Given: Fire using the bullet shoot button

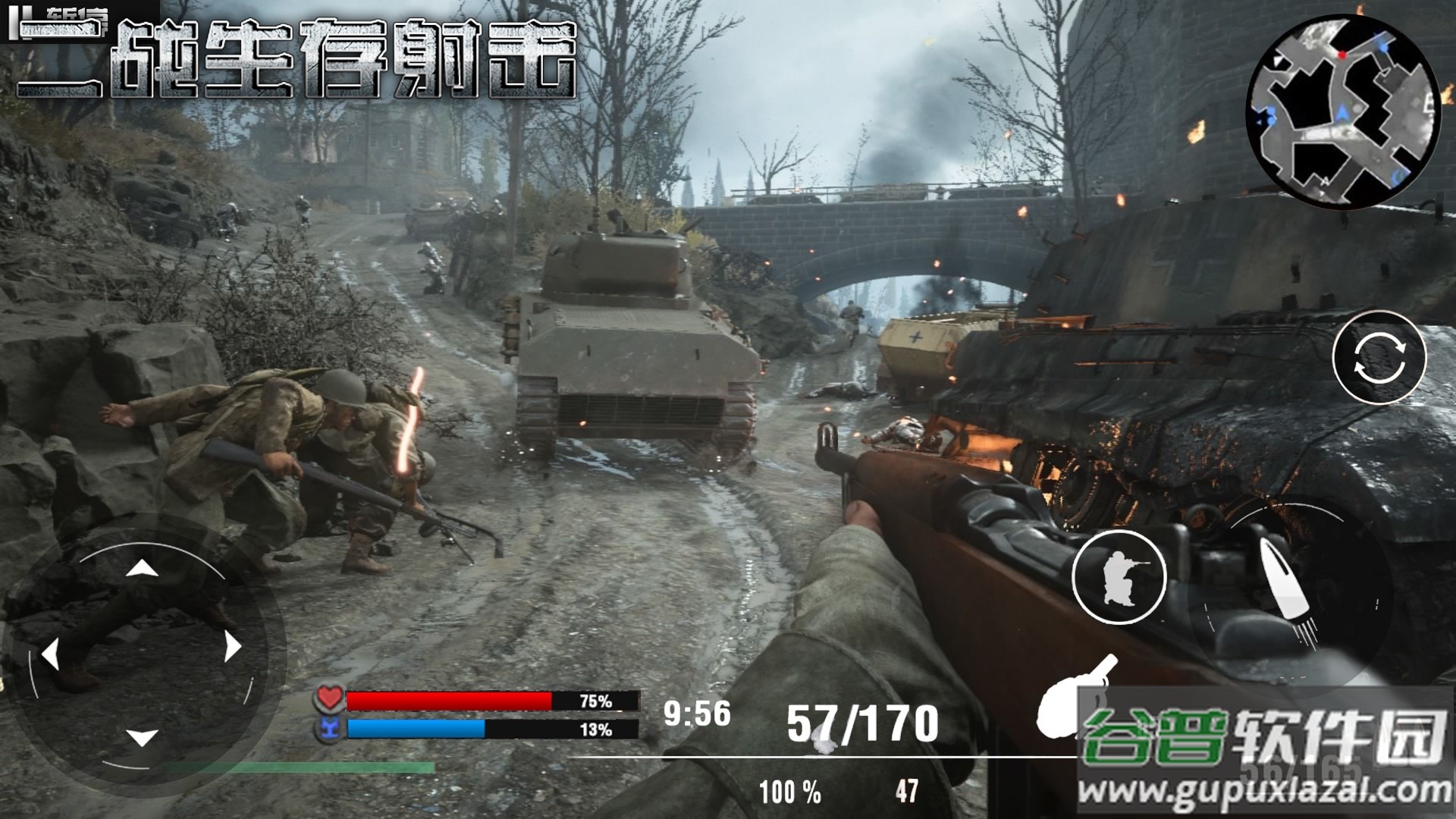Looking at the screenshot, I should [x=1289, y=591].
